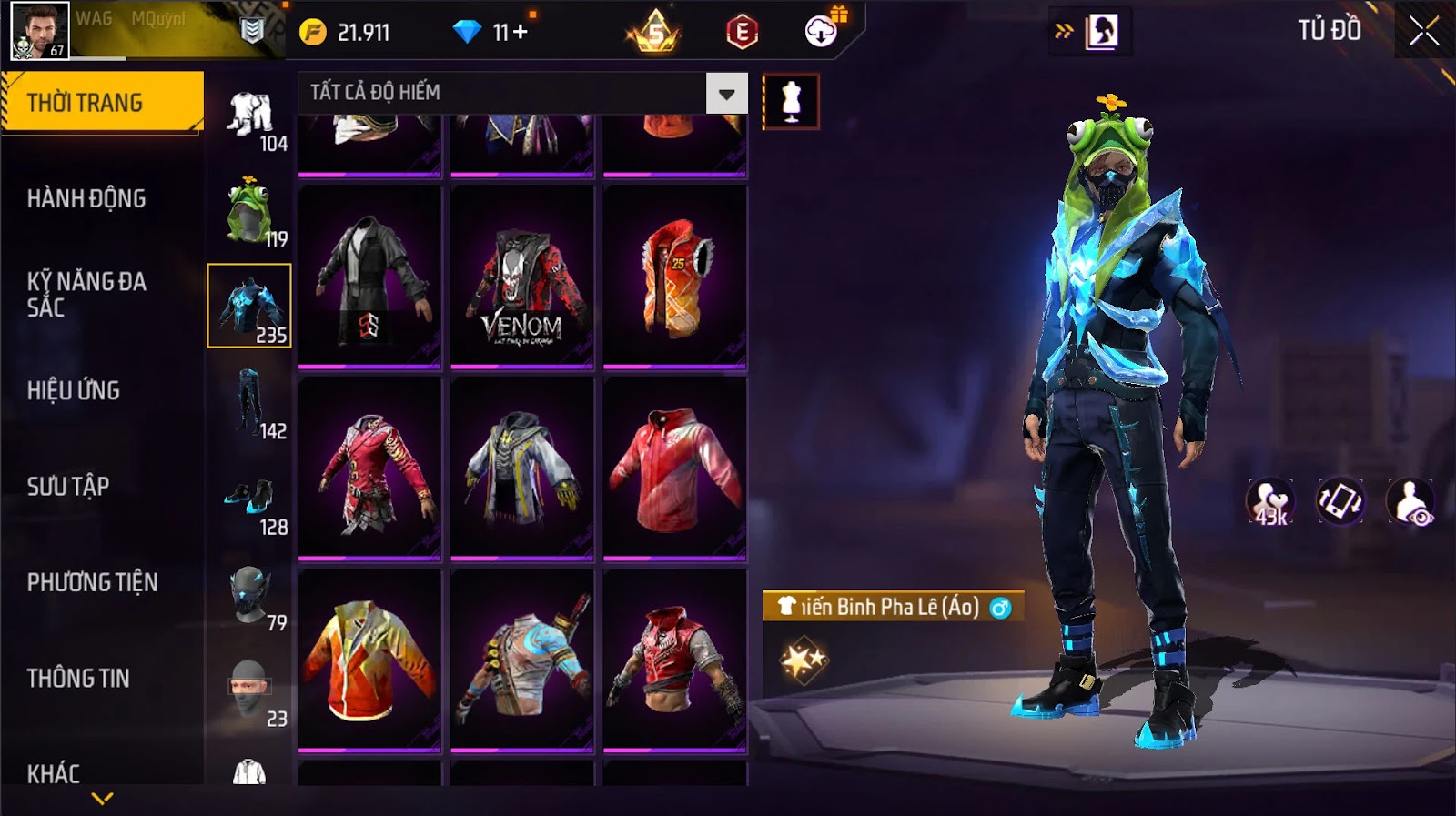Go to the Sưu Tập tab
The height and width of the screenshot is (816, 1456).
[x=68, y=486]
